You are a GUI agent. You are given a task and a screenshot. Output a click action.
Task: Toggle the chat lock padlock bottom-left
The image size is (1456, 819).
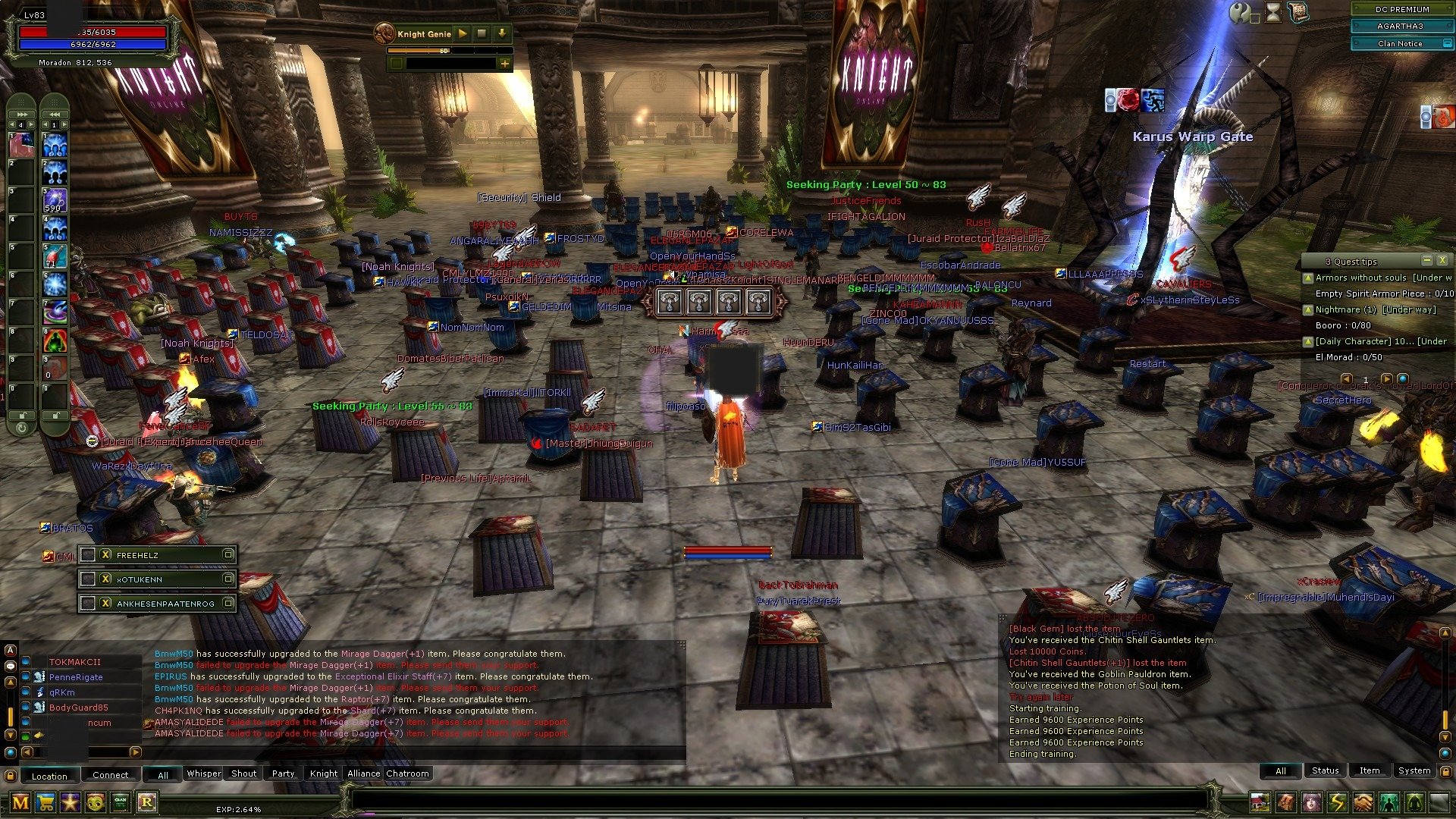coord(11,774)
